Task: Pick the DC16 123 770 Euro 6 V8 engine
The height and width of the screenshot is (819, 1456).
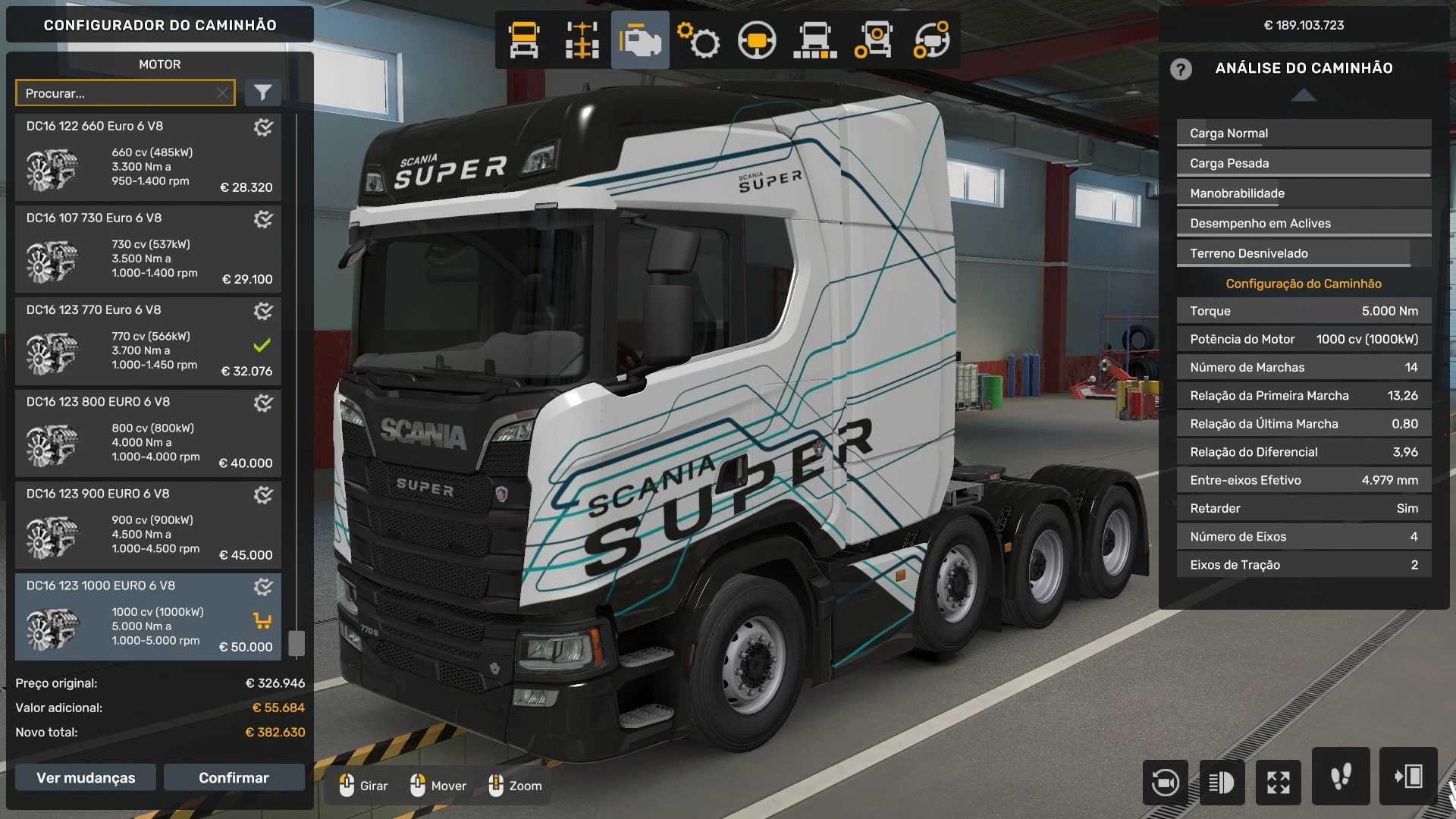Action: pos(148,341)
